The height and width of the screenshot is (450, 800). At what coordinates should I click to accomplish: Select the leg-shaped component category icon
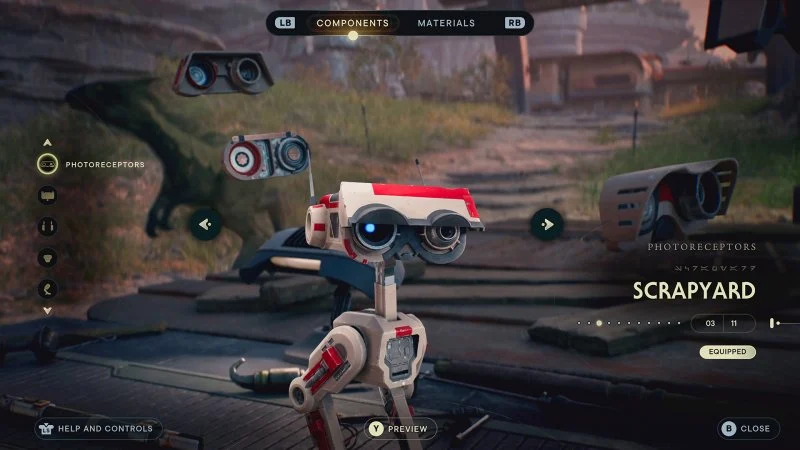point(47,290)
